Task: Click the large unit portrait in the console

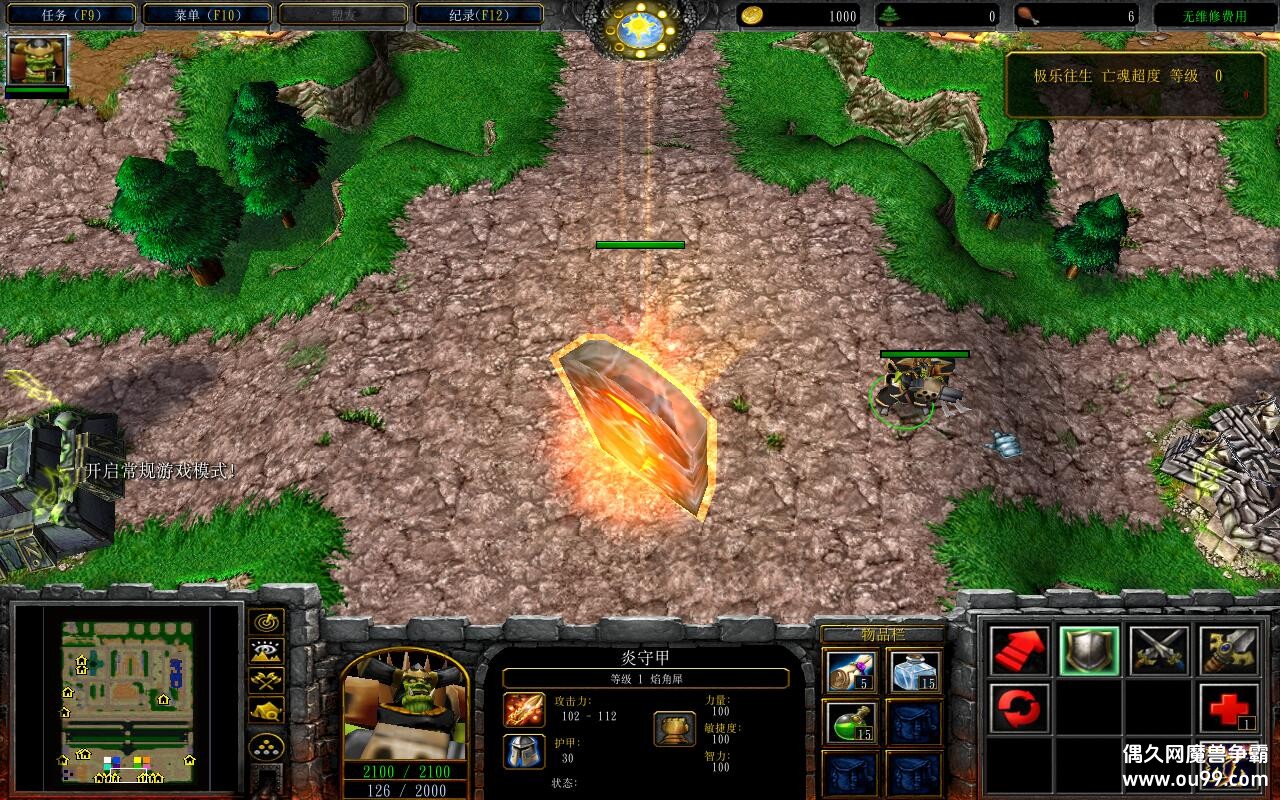Action: coord(405,706)
